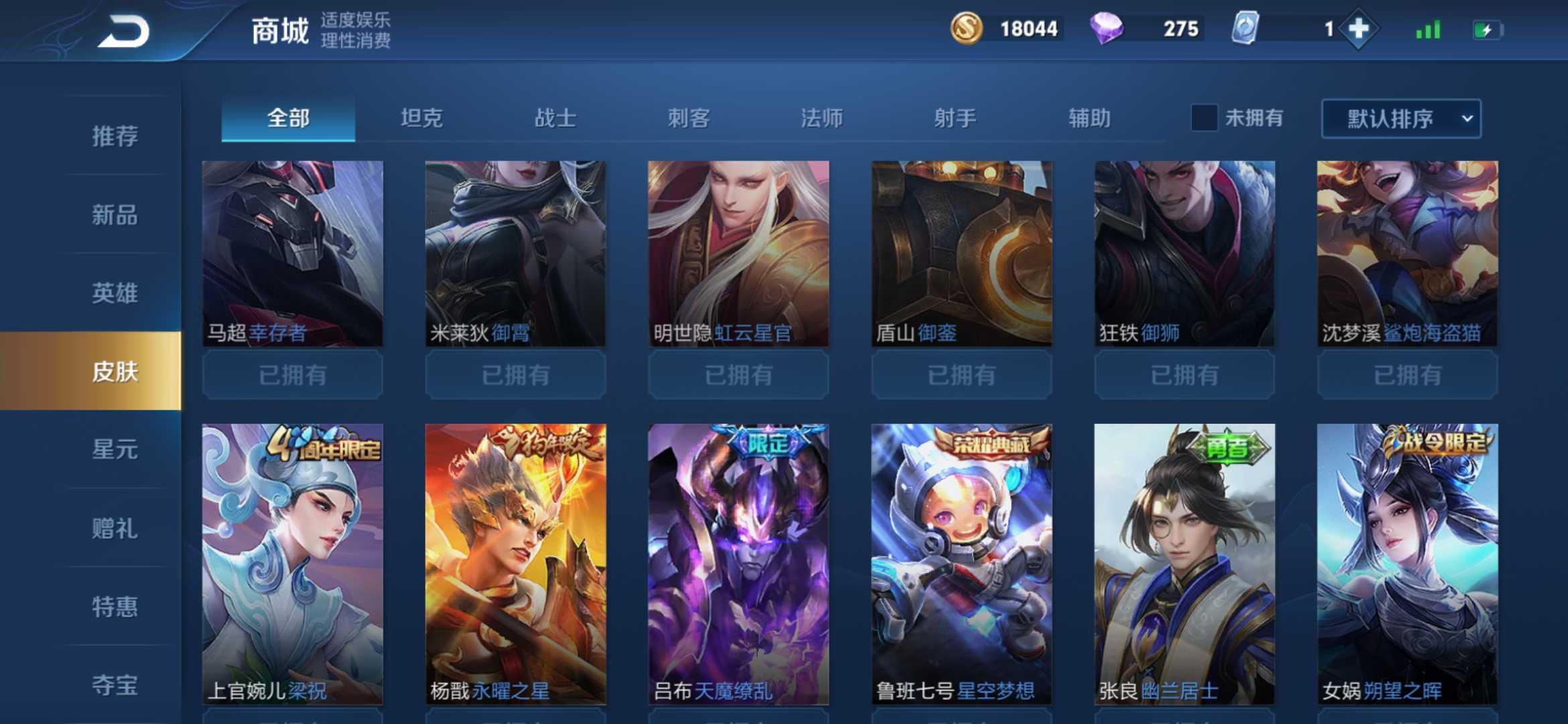The width and height of the screenshot is (1568, 724).
Task: Enable the 未拥有 filter checkbox
Action: (1203, 119)
